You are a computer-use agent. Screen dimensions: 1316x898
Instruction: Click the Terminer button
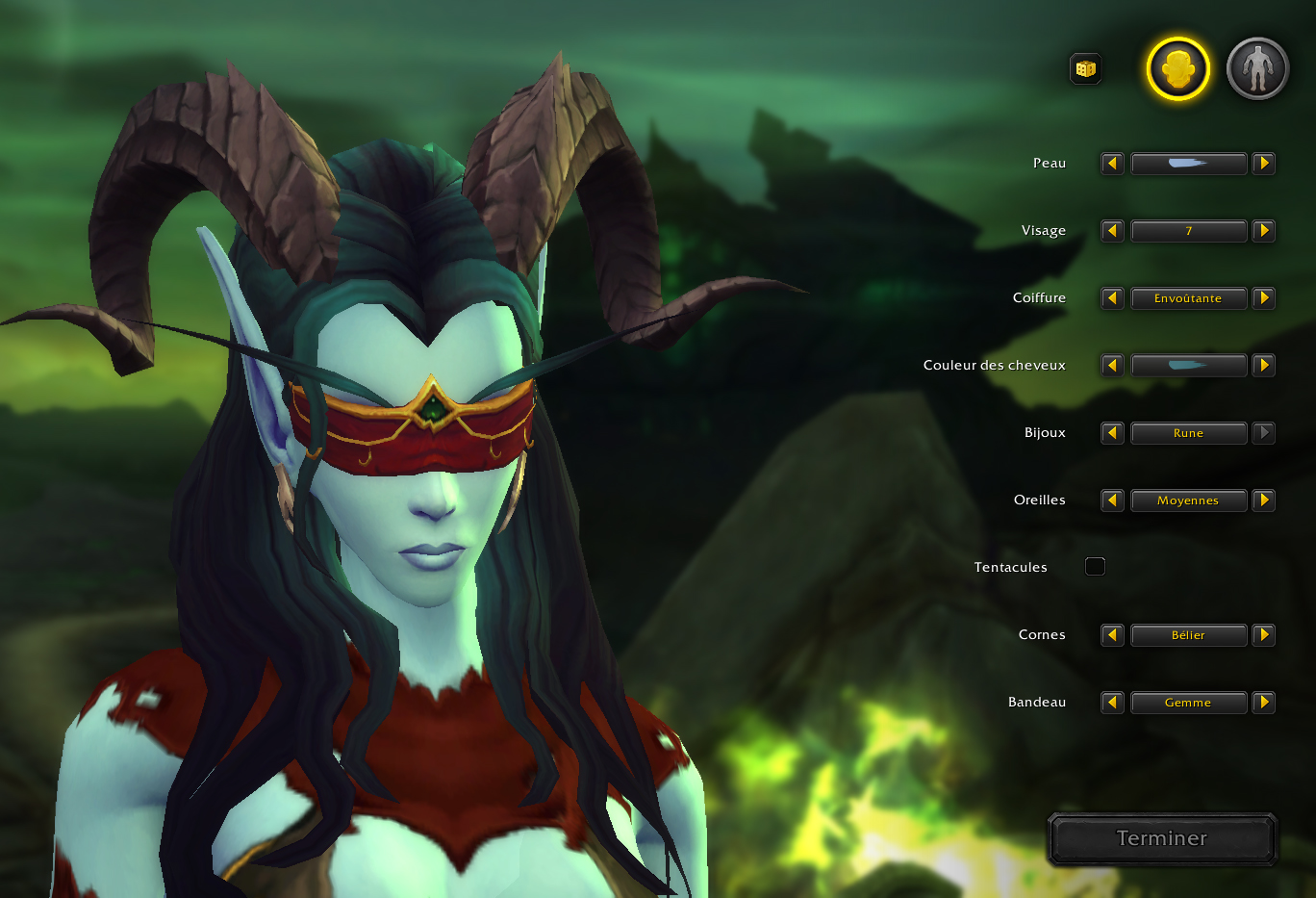(1161, 838)
